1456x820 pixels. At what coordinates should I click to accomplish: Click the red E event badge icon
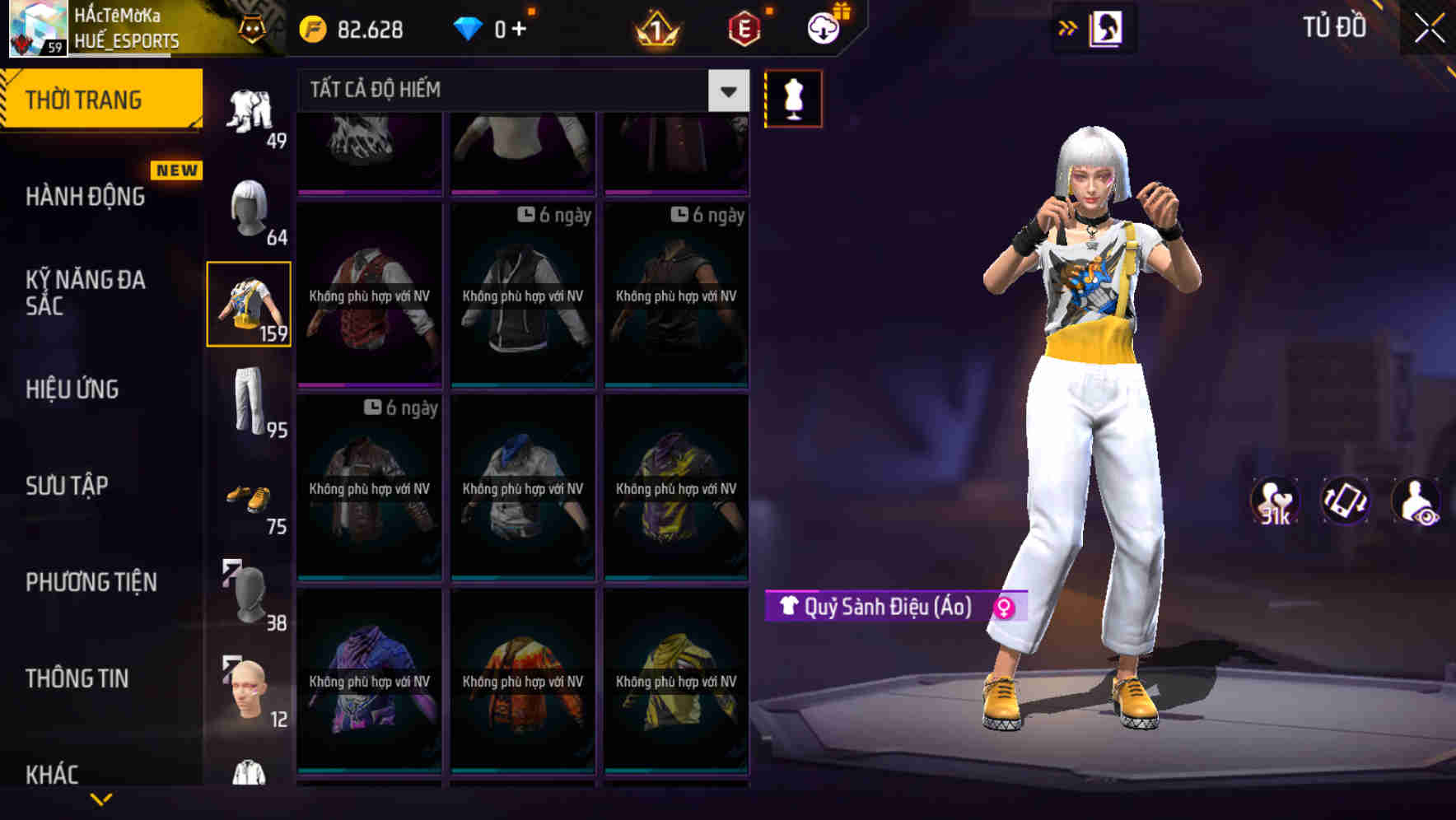point(744,30)
